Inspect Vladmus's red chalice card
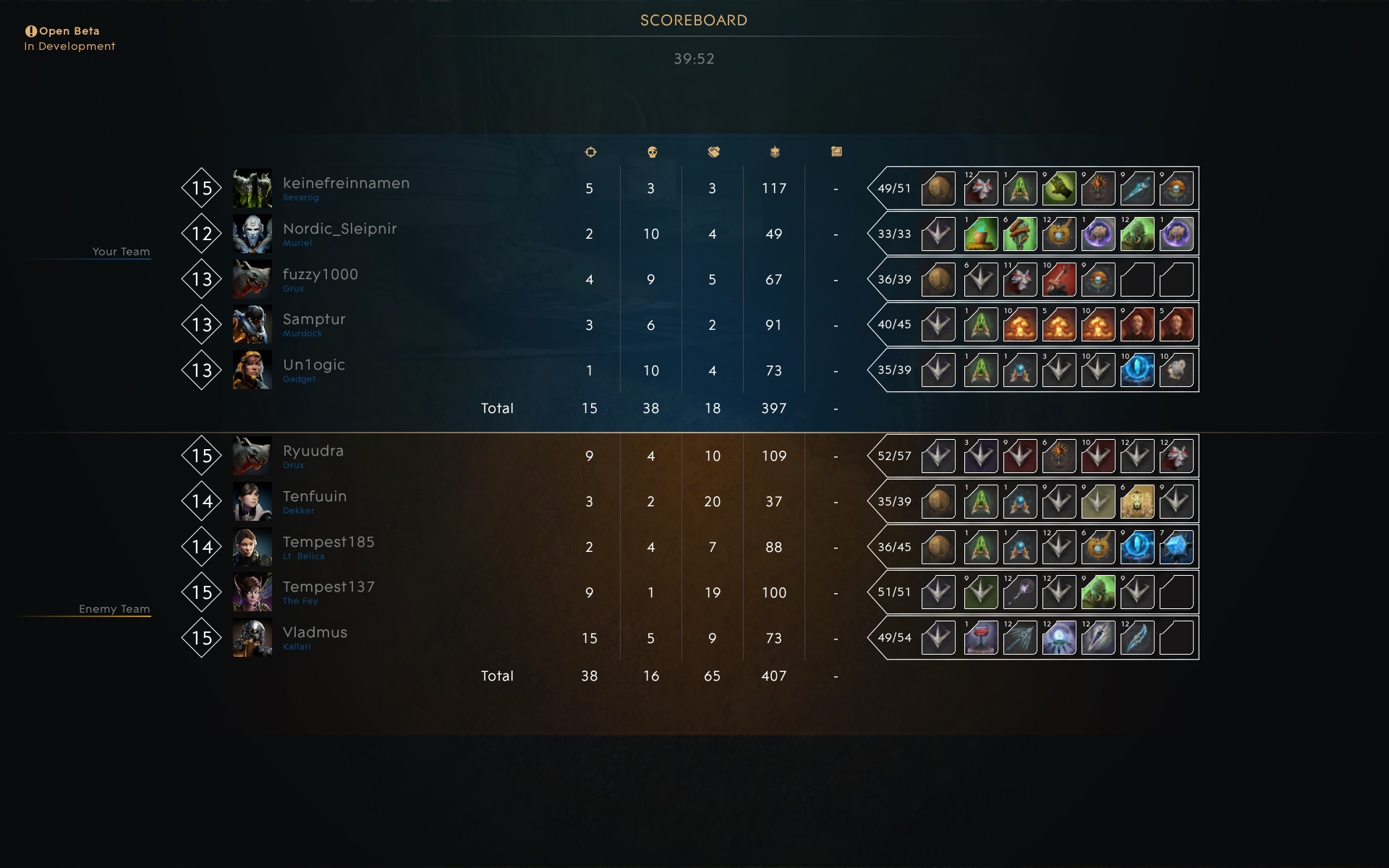1389x868 pixels. (x=981, y=638)
